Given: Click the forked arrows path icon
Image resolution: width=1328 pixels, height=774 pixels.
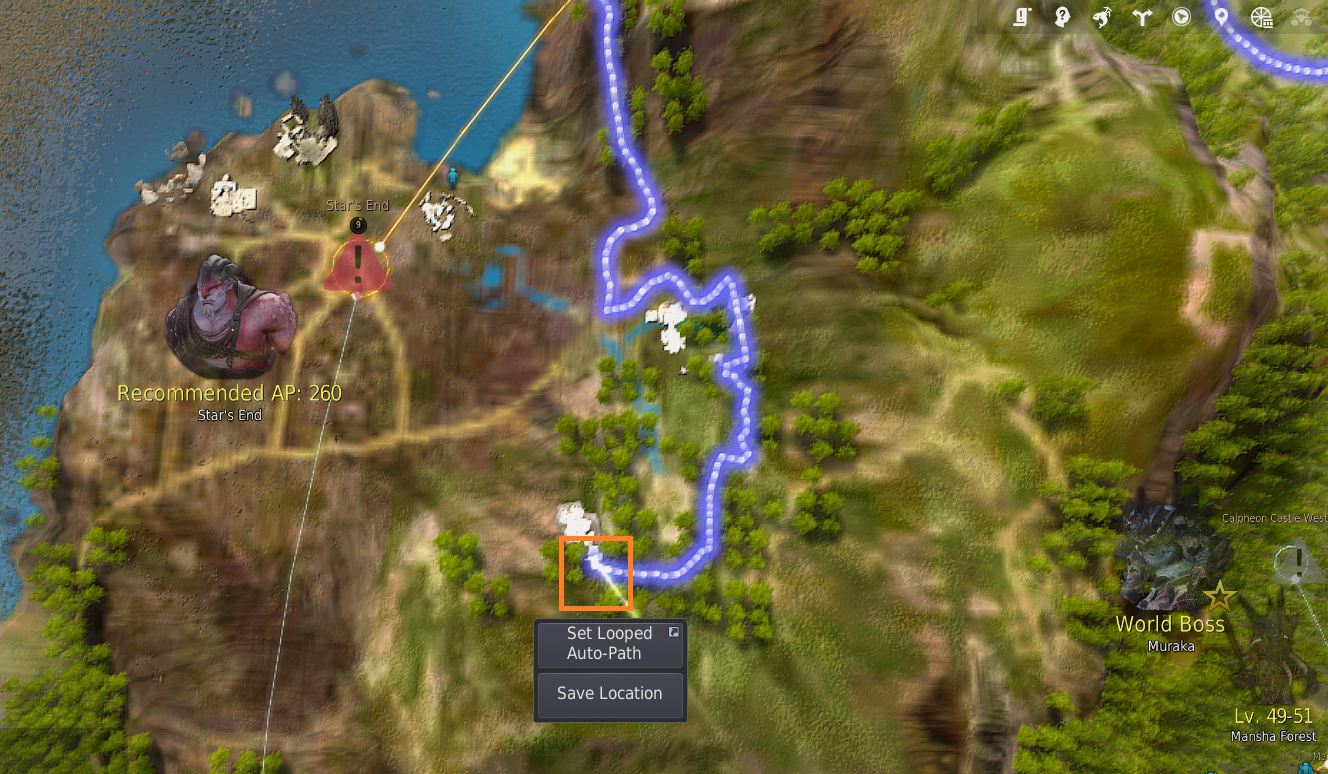Looking at the screenshot, I should 1141,17.
